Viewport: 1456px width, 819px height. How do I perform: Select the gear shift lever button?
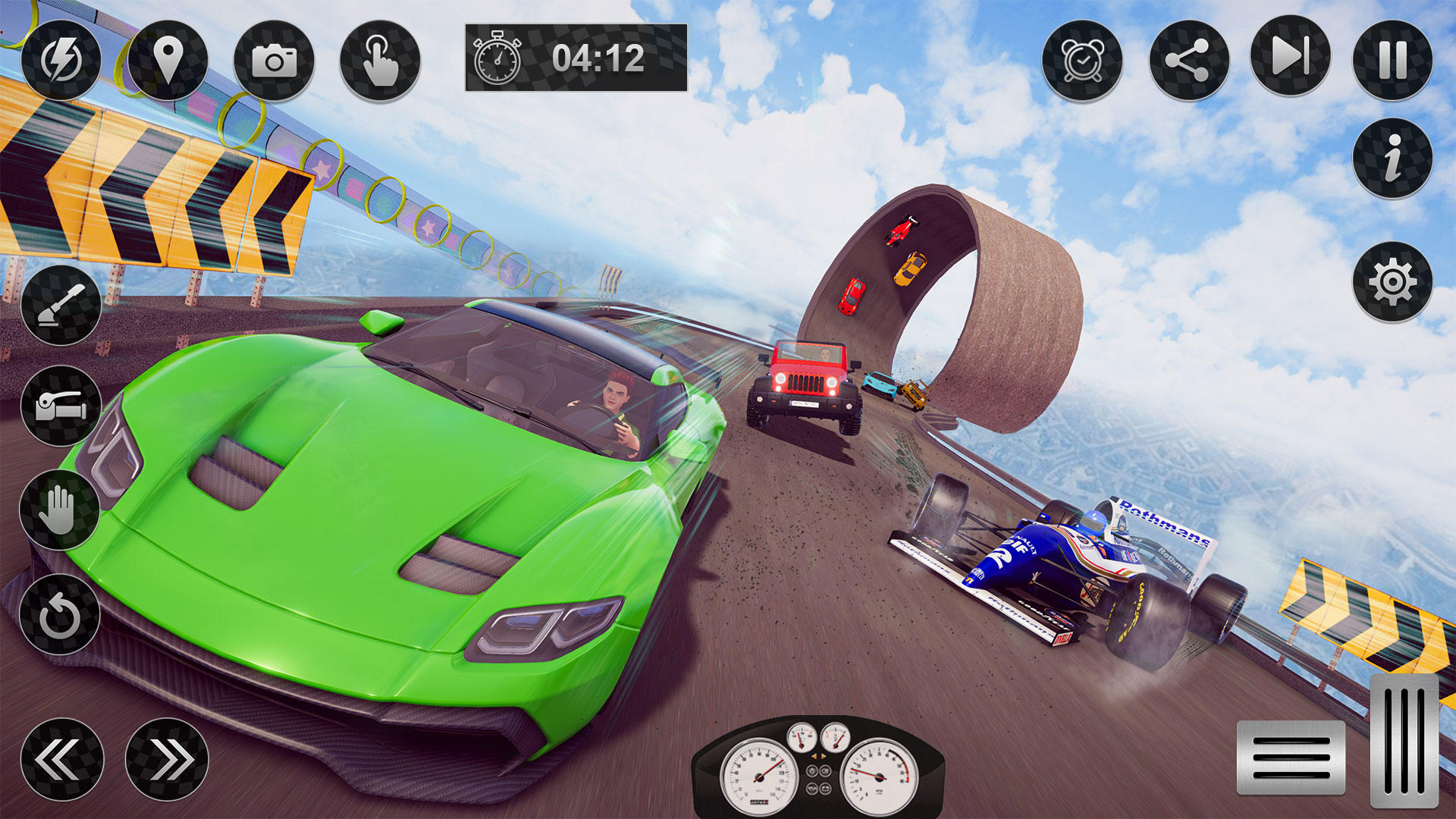(61, 305)
